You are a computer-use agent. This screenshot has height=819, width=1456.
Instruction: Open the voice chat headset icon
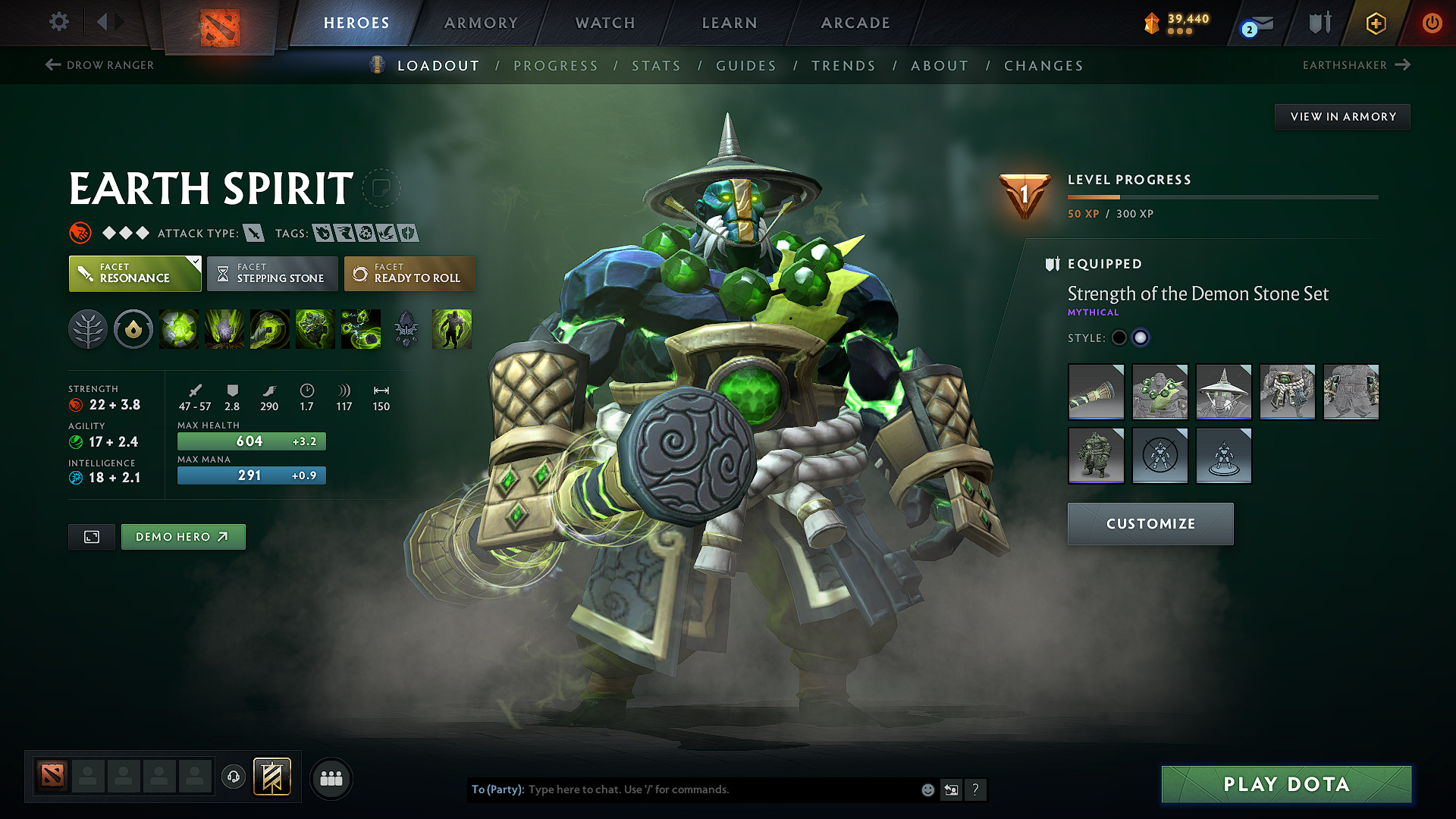(x=233, y=778)
